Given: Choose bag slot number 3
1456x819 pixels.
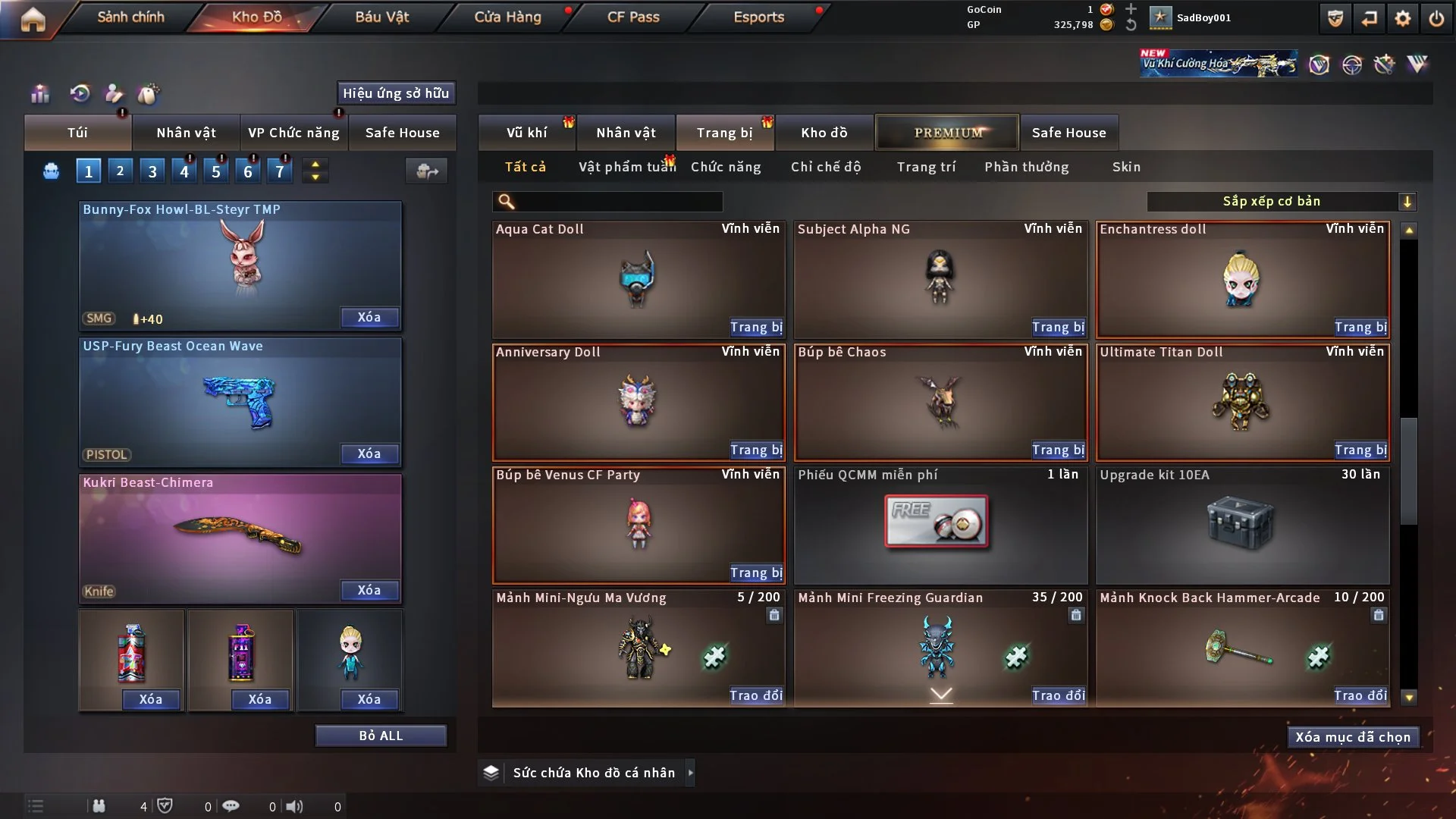Looking at the screenshot, I should pos(152,171).
